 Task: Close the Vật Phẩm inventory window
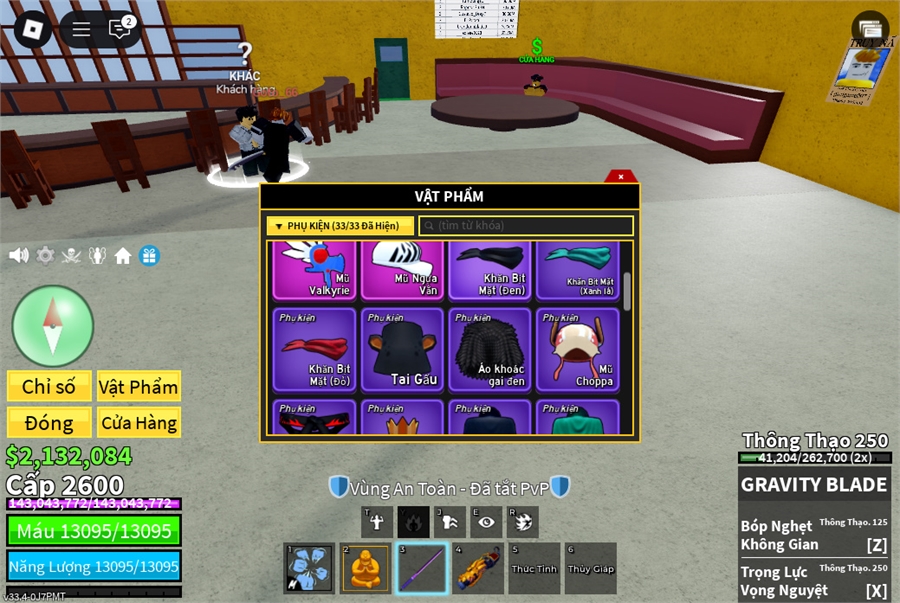tap(621, 177)
